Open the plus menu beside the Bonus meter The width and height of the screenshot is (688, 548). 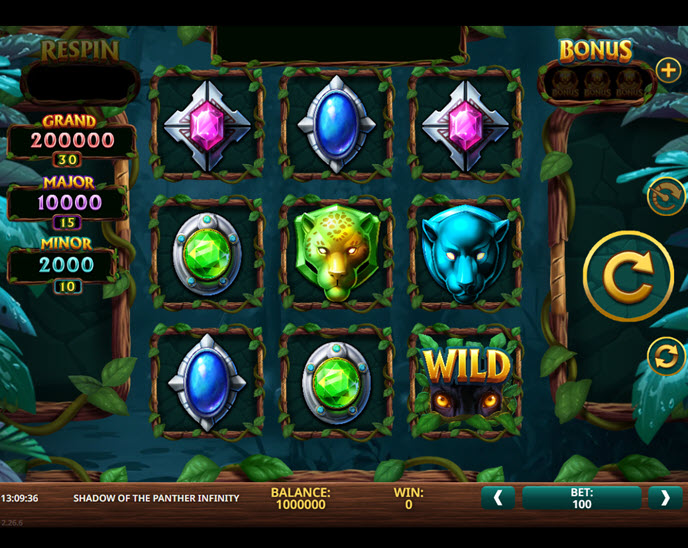tap(667, 70)
